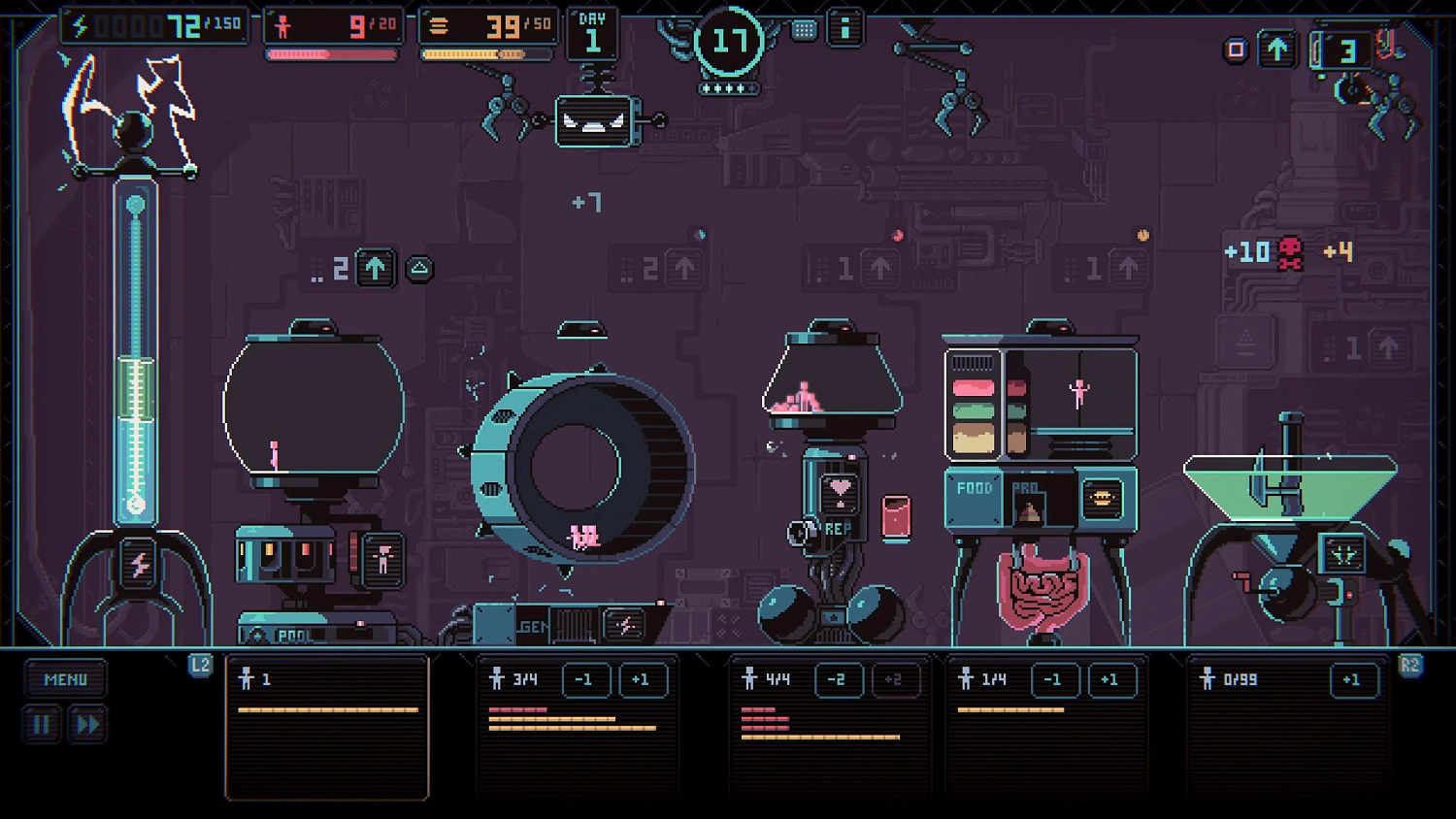Select the pool worker panel
Image resolution: width=1456 pixels, height=819 pixels.
[327, 727]
